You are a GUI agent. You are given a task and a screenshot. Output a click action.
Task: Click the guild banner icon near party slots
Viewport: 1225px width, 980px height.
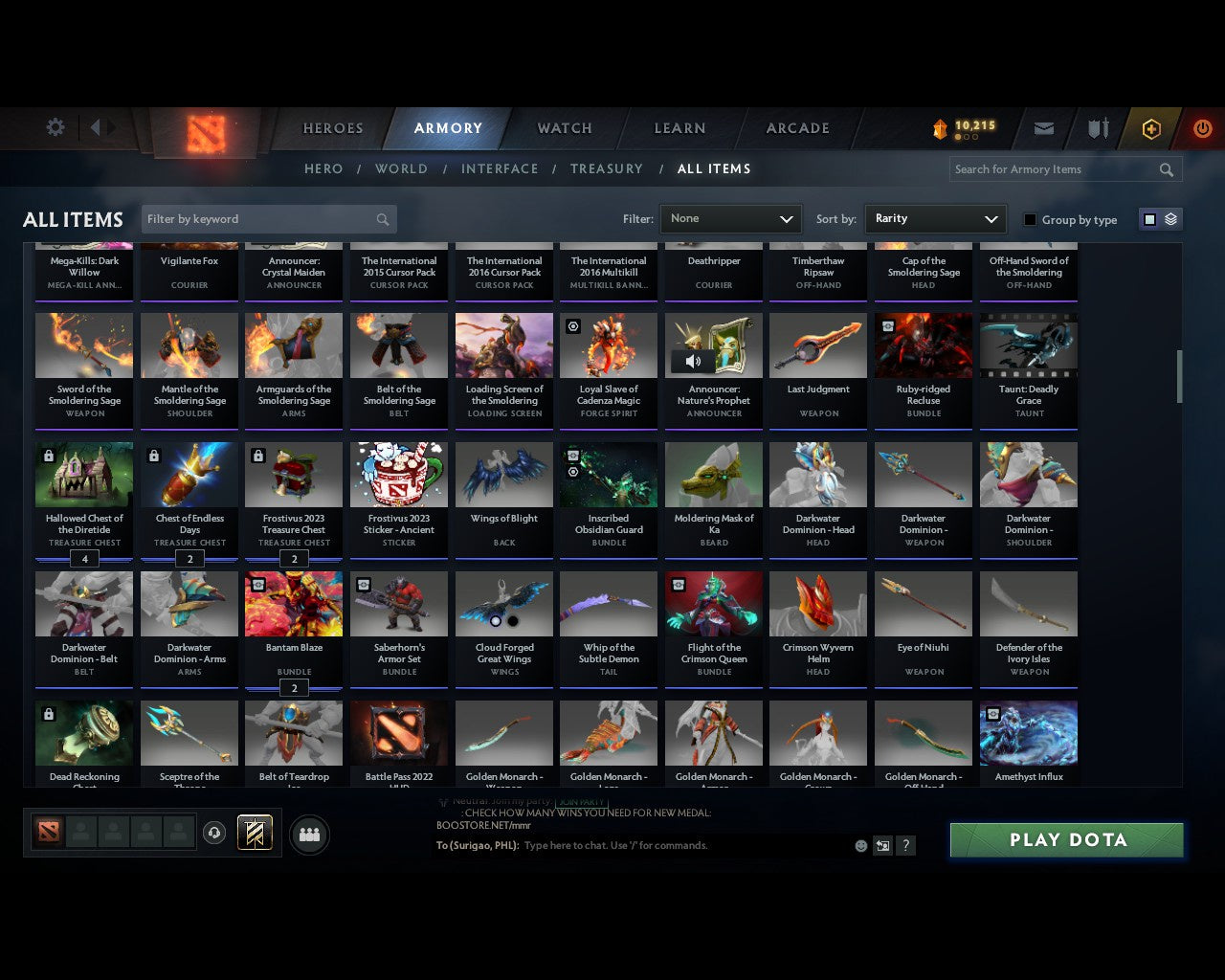(255, 833)
